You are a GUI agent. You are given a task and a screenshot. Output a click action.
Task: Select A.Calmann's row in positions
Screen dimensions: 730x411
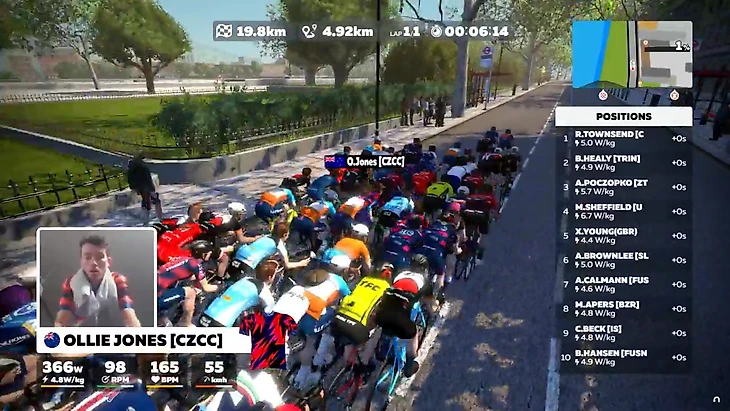(623, 284)
